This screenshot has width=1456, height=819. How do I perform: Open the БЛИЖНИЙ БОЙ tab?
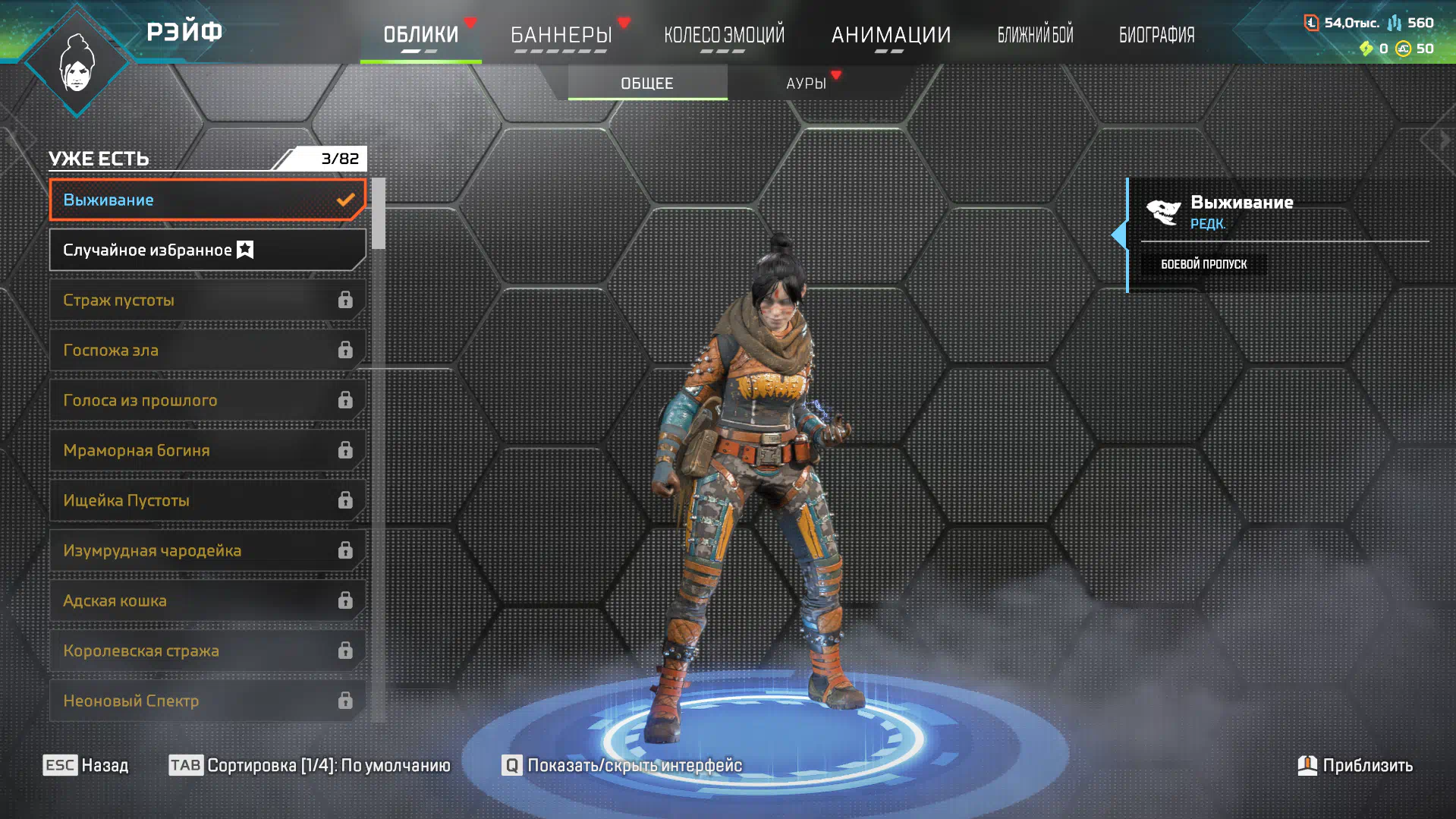1035,35
